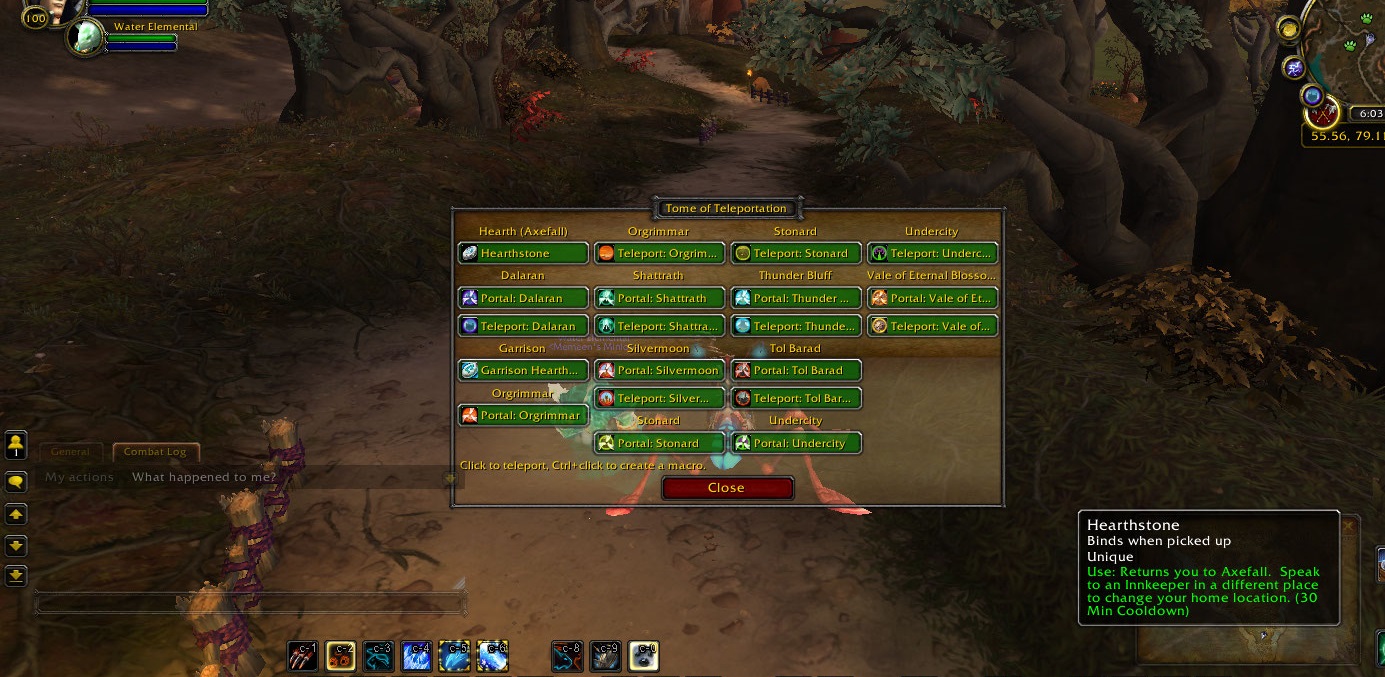The height and width of the screenshot is (677, 1385).
Task: Select the Water Elemental pet frame
Action: (x=87, y=37)
